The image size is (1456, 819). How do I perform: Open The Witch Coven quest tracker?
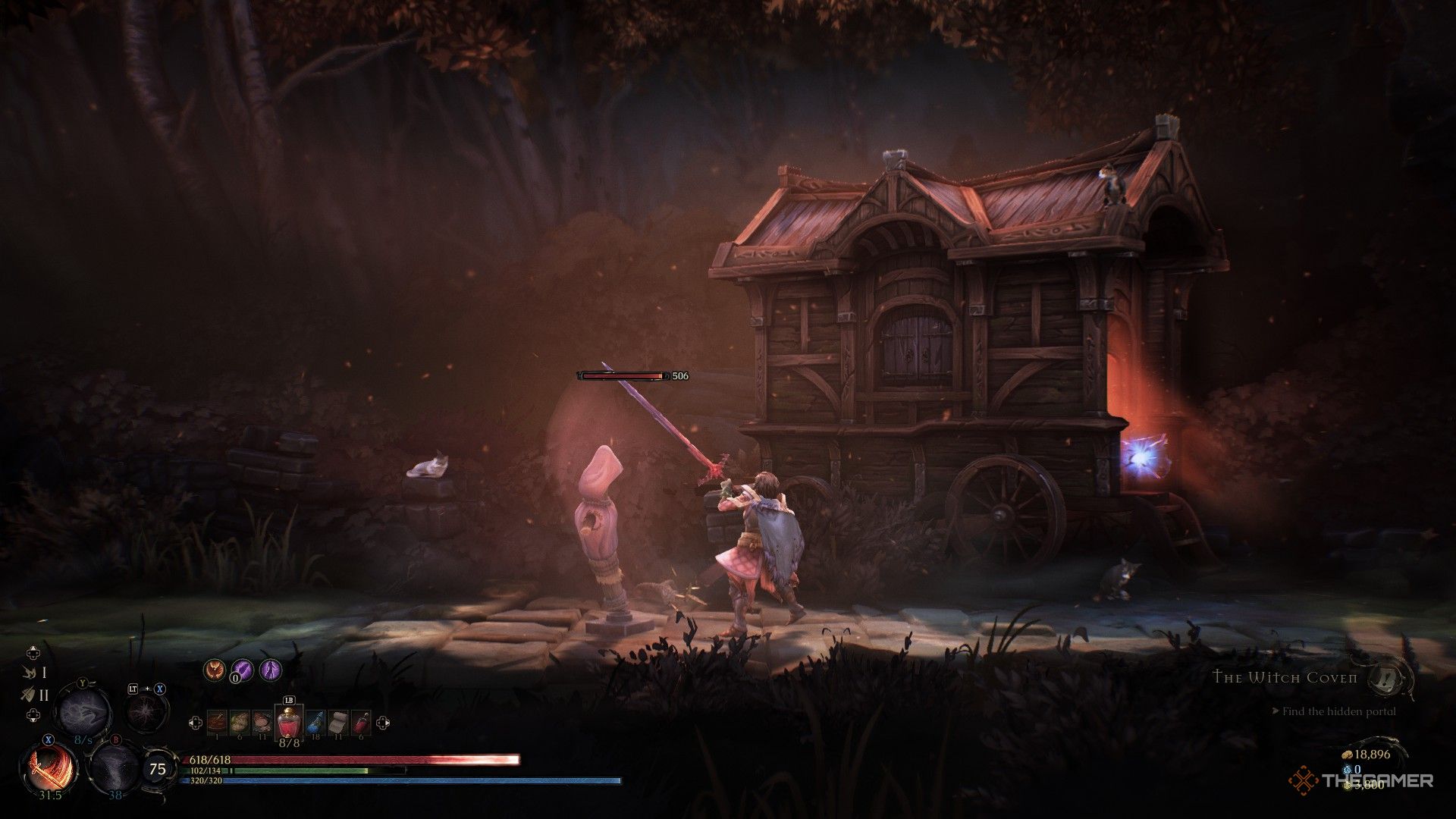(x=1285, y=677)
